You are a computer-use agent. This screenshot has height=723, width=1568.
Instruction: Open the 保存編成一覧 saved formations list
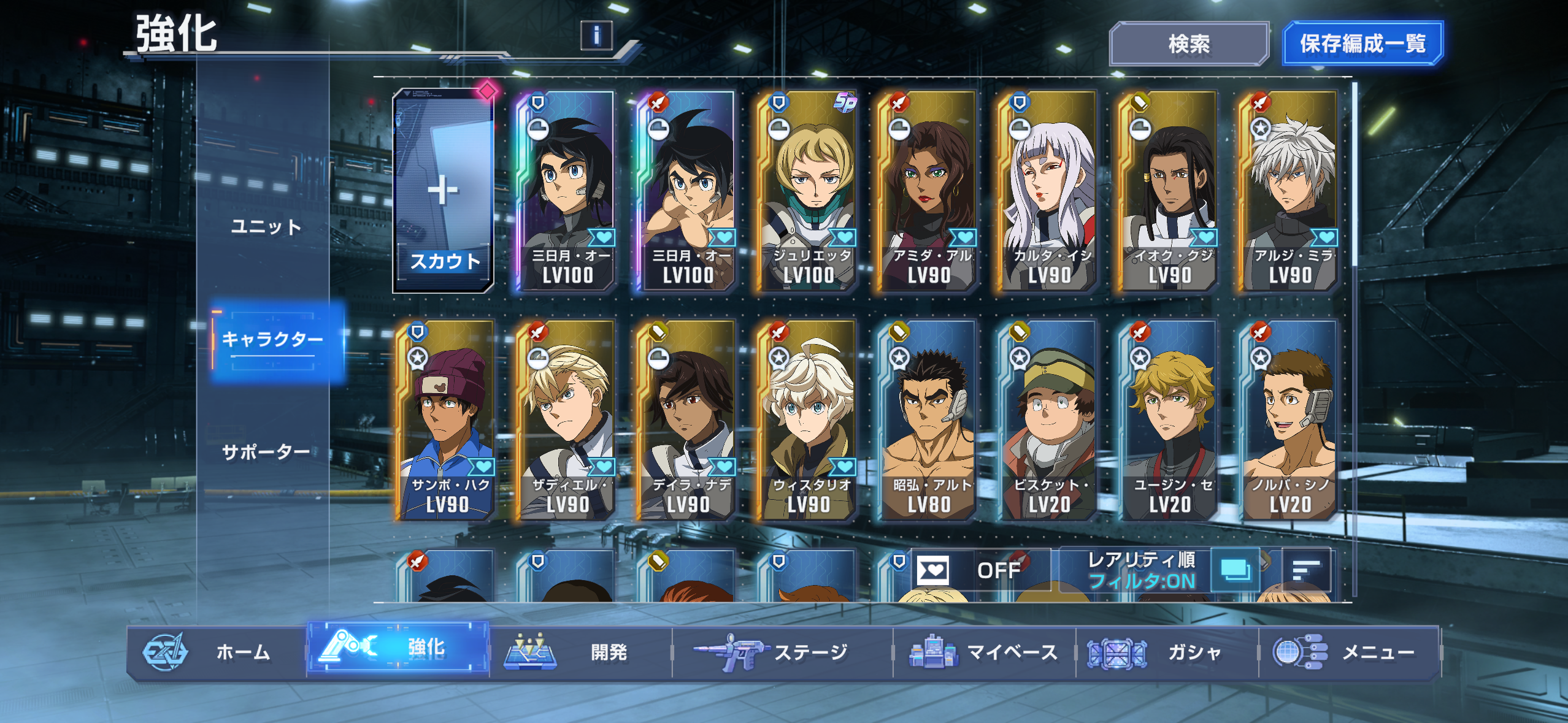click(x=1362, y=44)
